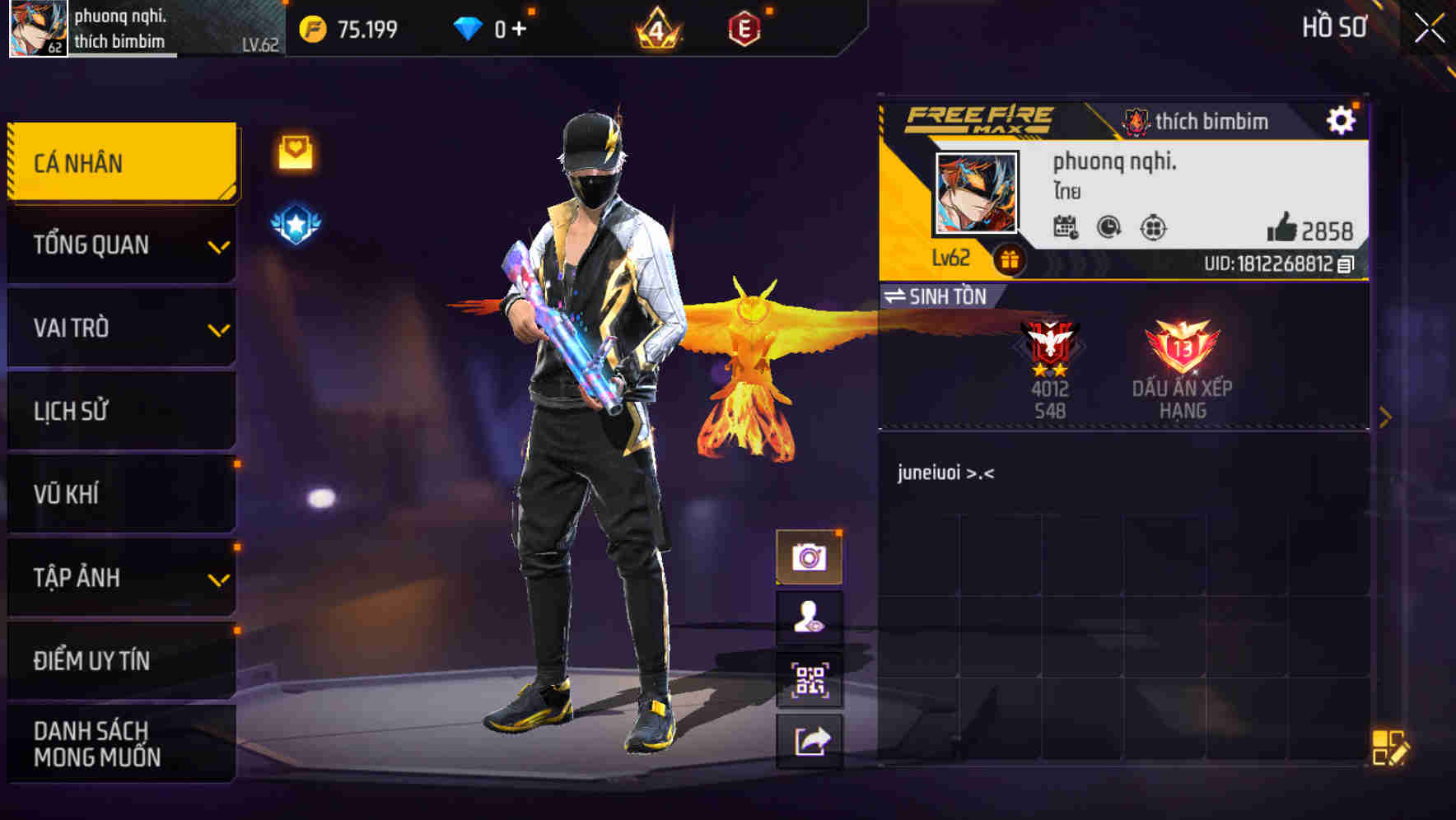Open profile settings gear

(1342, 119)
